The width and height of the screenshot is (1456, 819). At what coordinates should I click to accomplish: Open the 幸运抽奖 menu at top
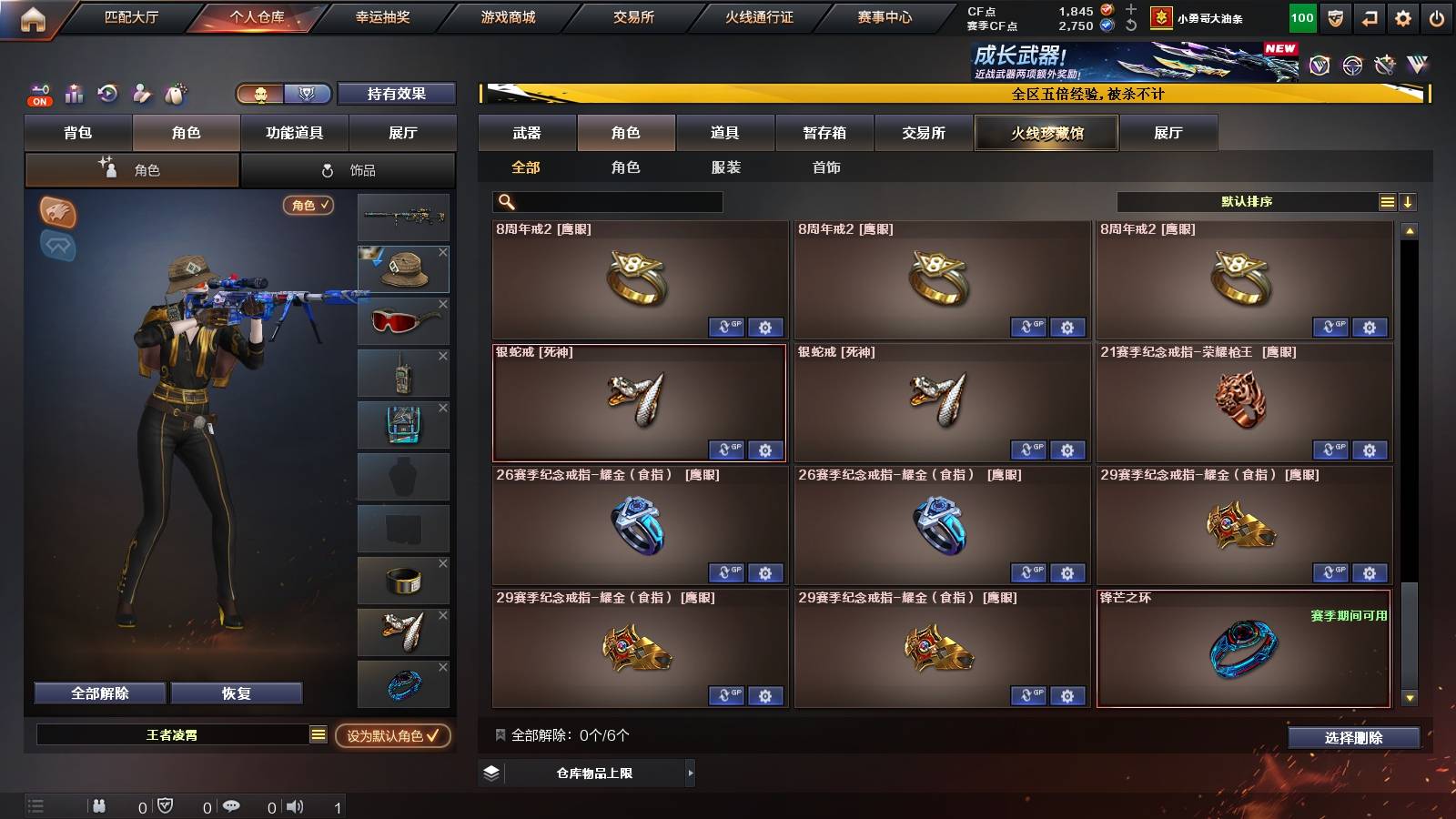click(381, 15)
